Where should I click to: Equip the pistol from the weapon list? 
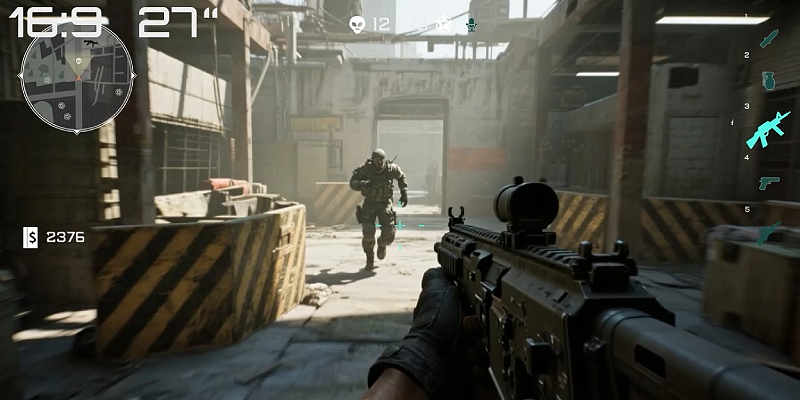point(768,183)
